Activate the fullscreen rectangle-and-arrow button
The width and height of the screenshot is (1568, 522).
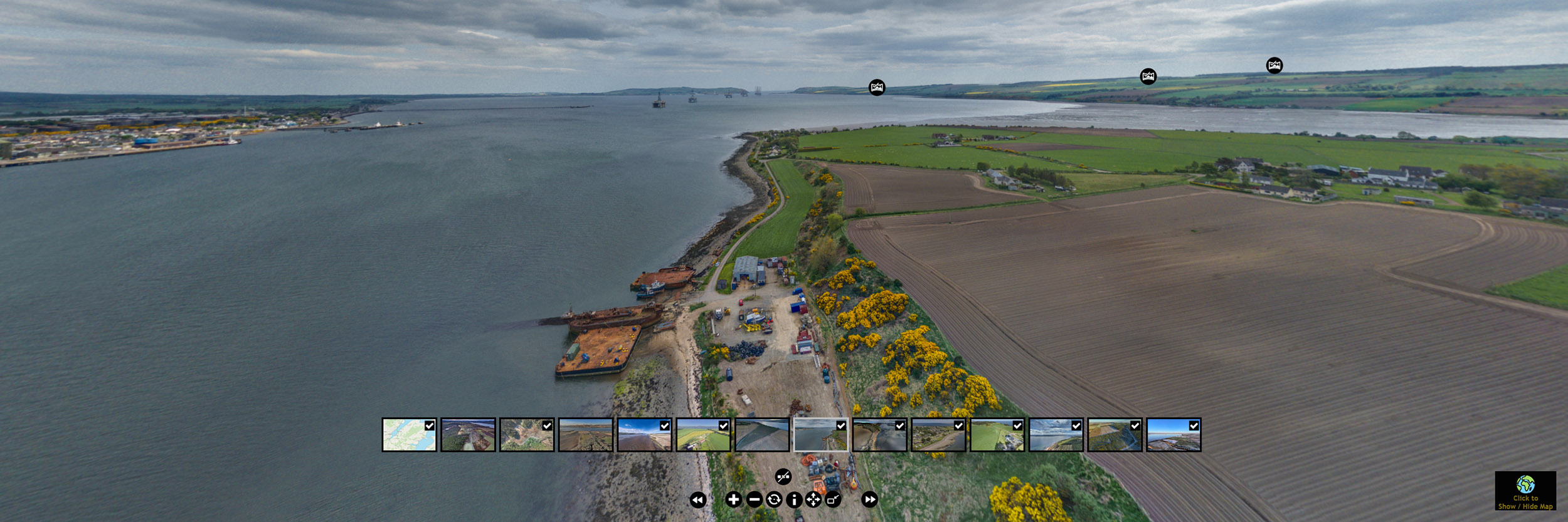coord(833,499)
